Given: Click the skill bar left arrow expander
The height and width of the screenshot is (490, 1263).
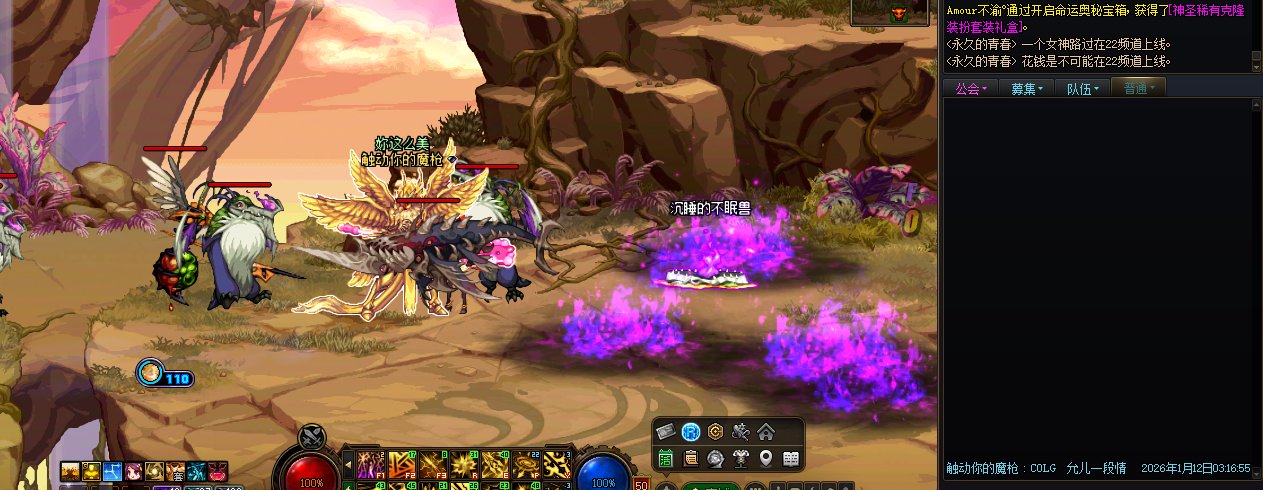Looking at the screenshot, I should [347, 464].
